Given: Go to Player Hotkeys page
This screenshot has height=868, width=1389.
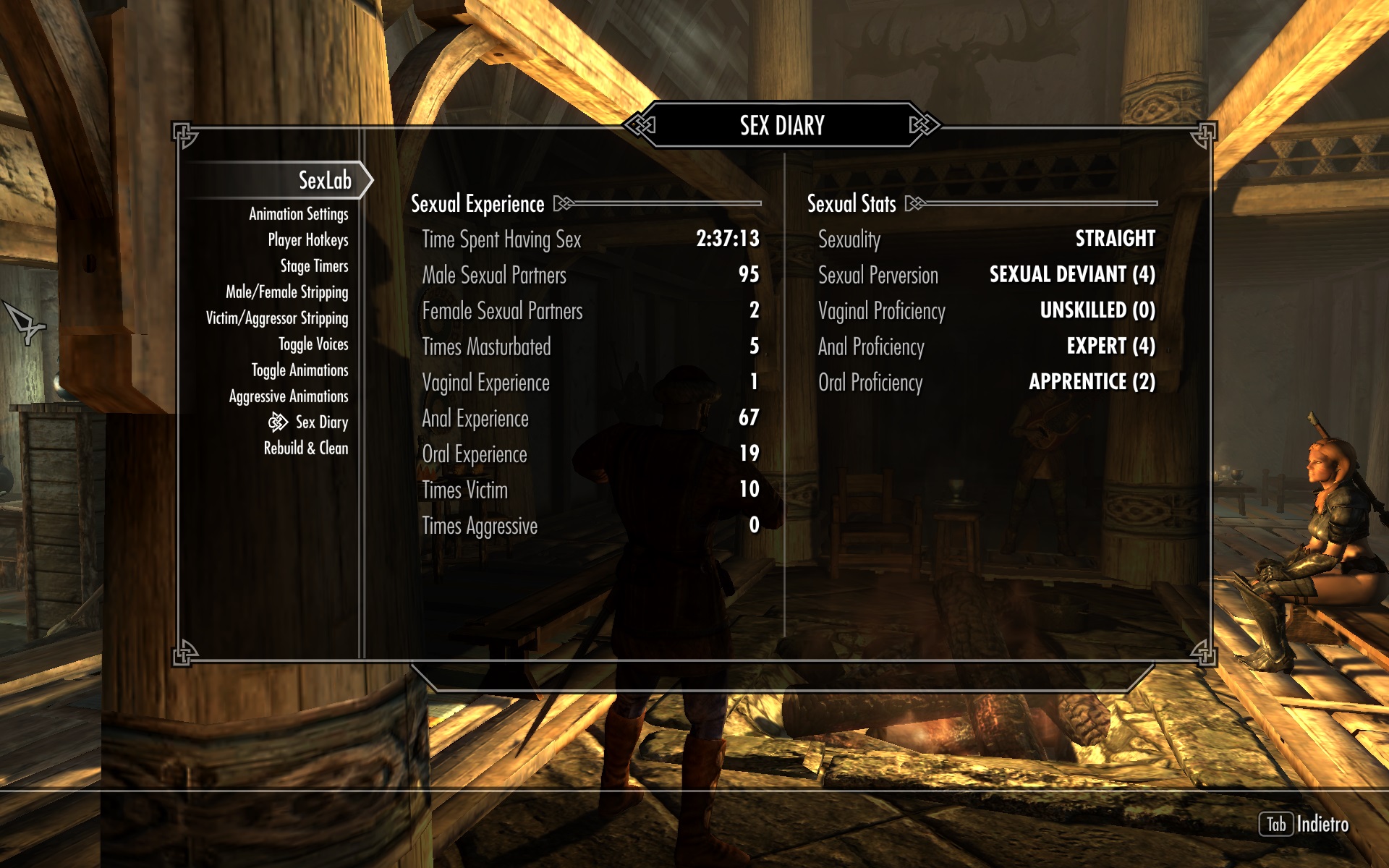Looking at the screenshot, I should tap(307, 240).
